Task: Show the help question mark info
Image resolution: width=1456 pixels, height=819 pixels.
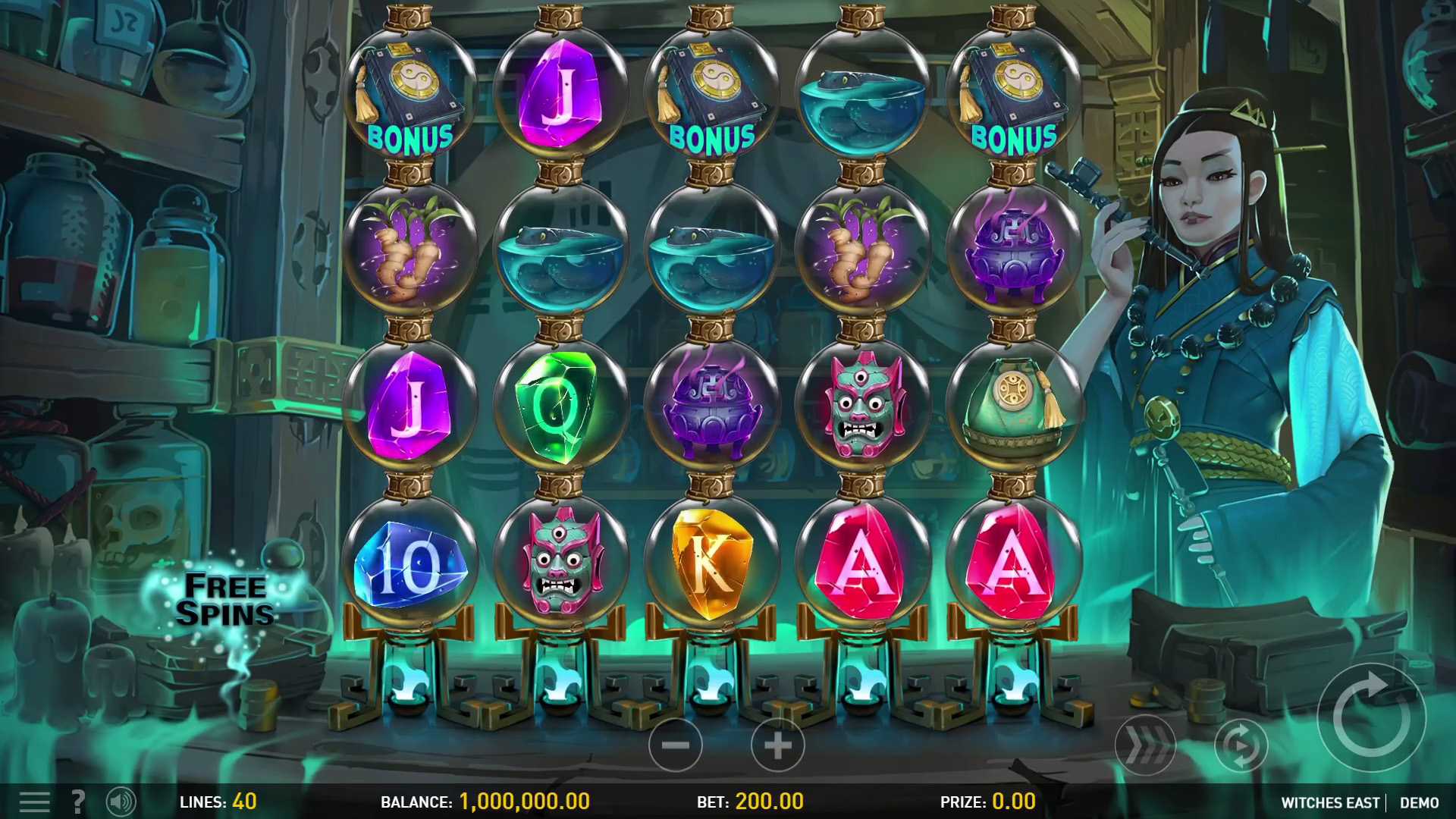Action: click(x=77, y=802)
